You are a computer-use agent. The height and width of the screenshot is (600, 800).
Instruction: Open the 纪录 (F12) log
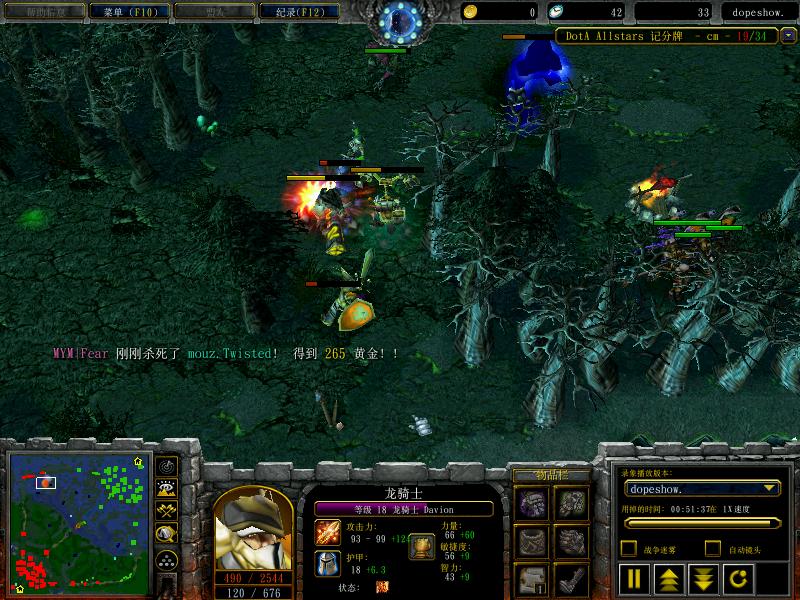(294, 11)
